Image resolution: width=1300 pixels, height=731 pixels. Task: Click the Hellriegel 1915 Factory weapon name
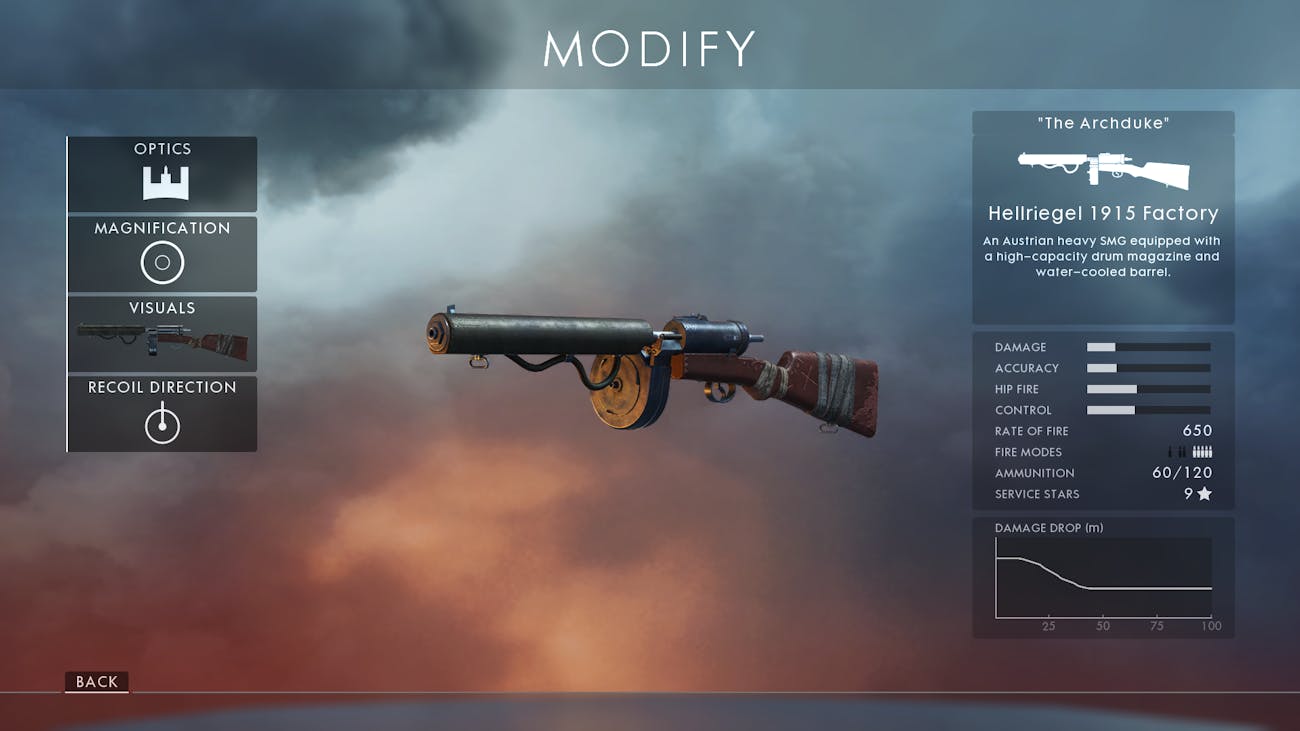coord(1103,213)
